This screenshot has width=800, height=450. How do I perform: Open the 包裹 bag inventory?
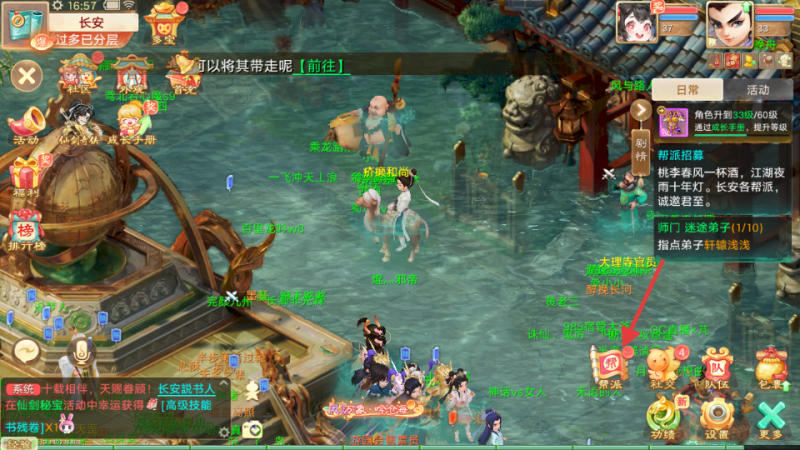[770, 365]
